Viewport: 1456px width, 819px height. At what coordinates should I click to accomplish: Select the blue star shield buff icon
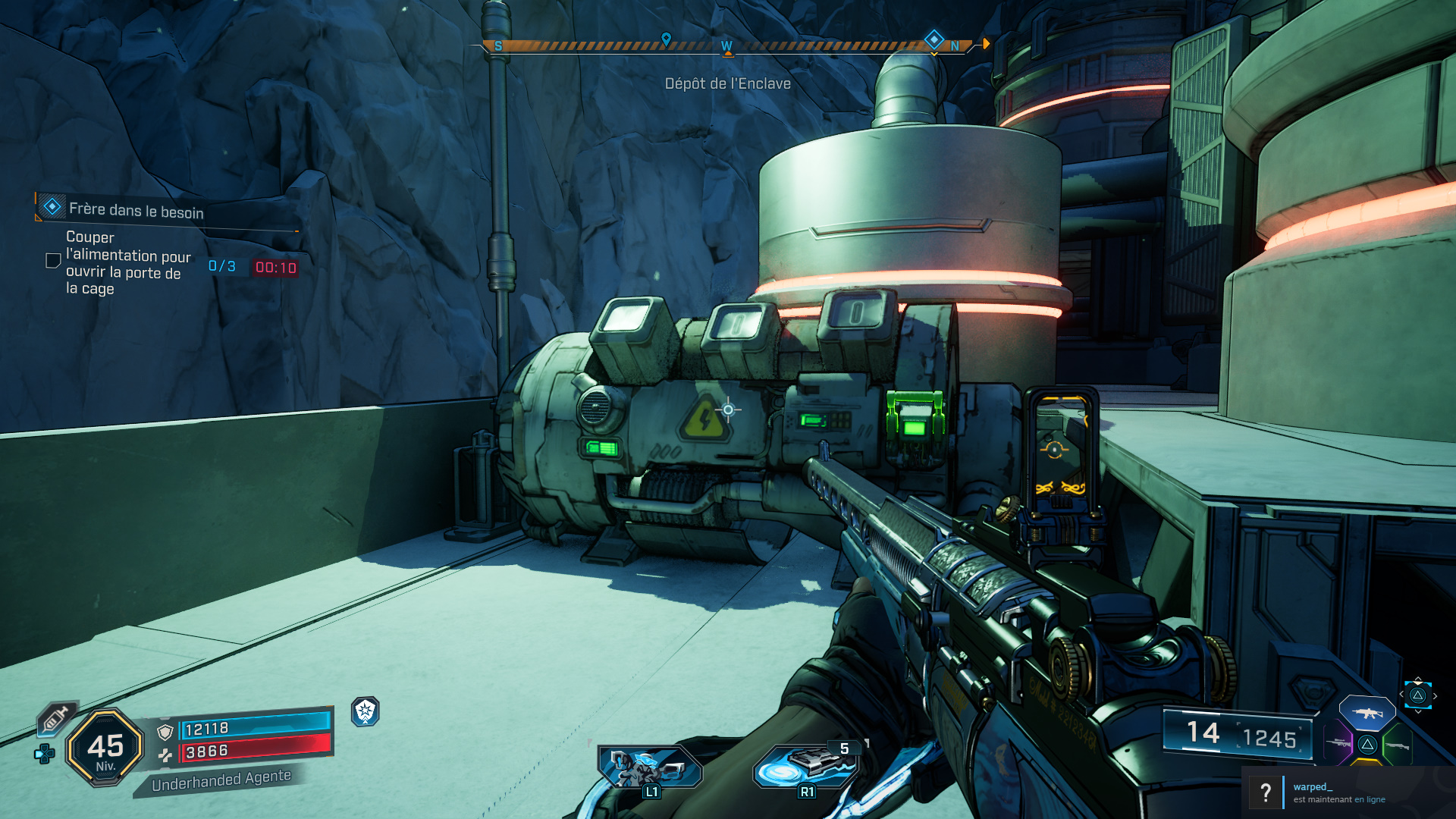coord(366,711)
